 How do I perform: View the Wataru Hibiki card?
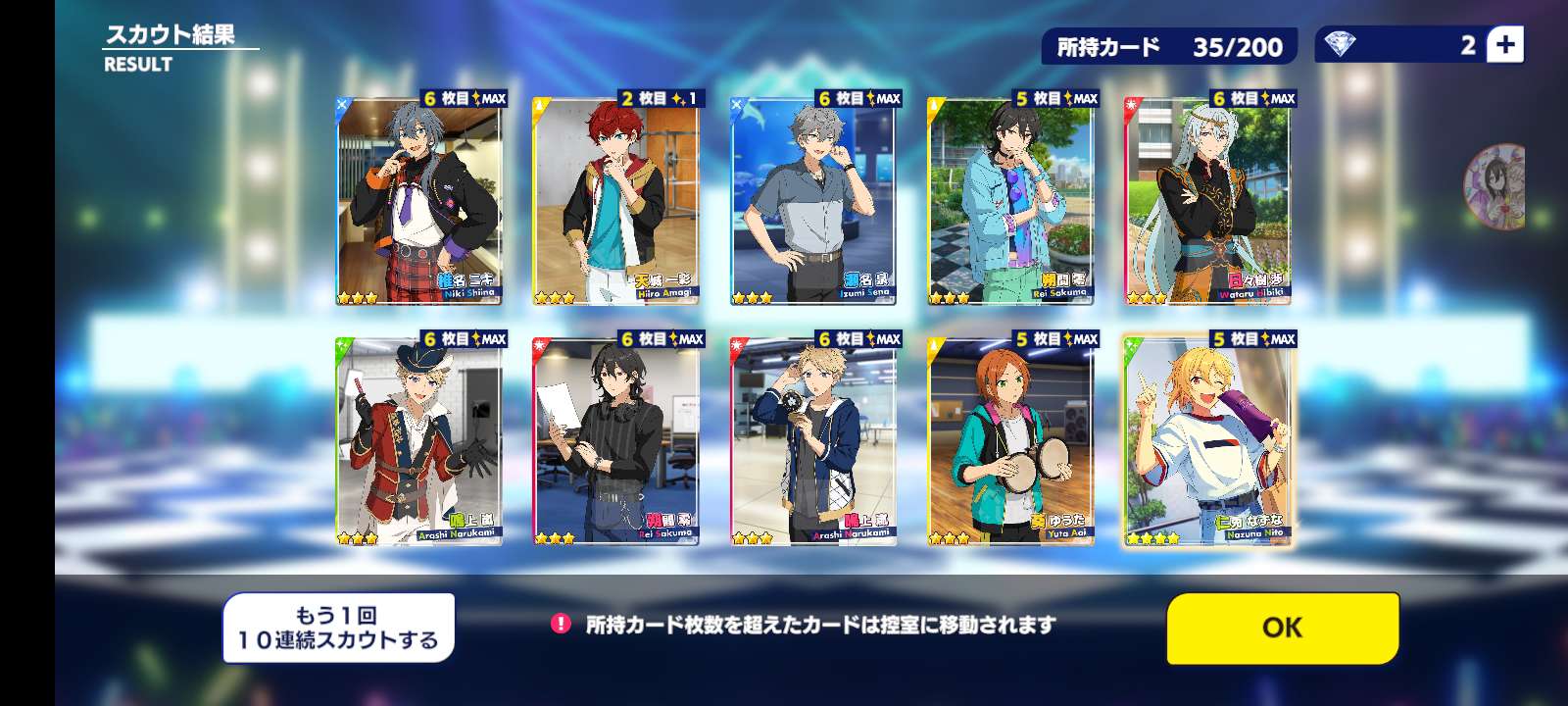coord(1206,202)
